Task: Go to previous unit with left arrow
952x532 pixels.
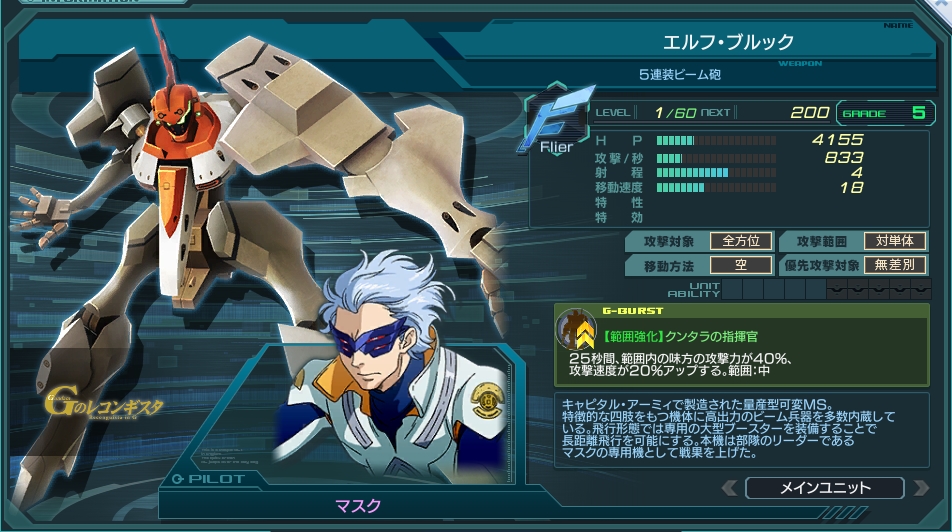Action: click(730, 488)
